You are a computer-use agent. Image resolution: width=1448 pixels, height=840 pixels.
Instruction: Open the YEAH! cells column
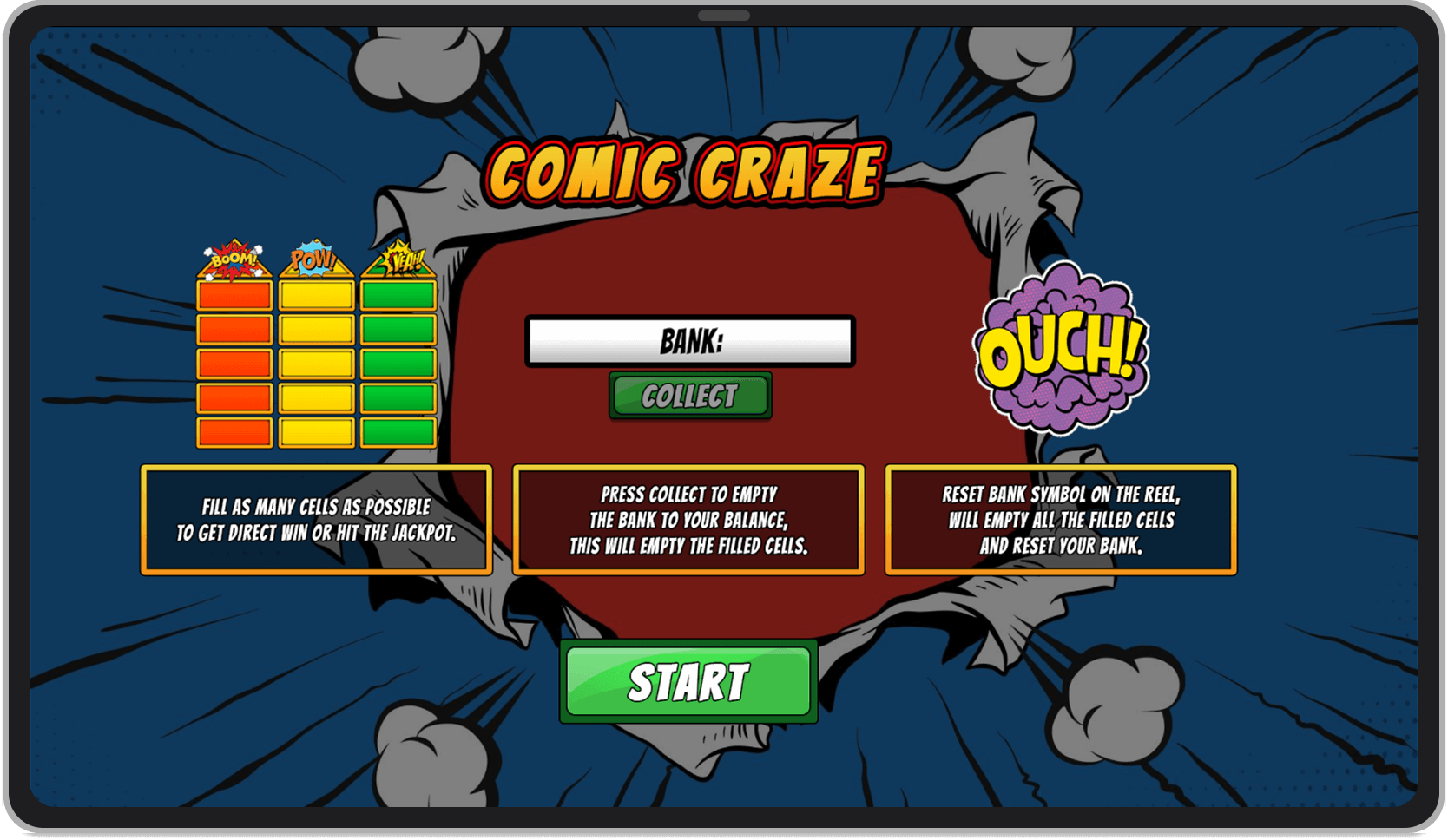pos(398,361)
